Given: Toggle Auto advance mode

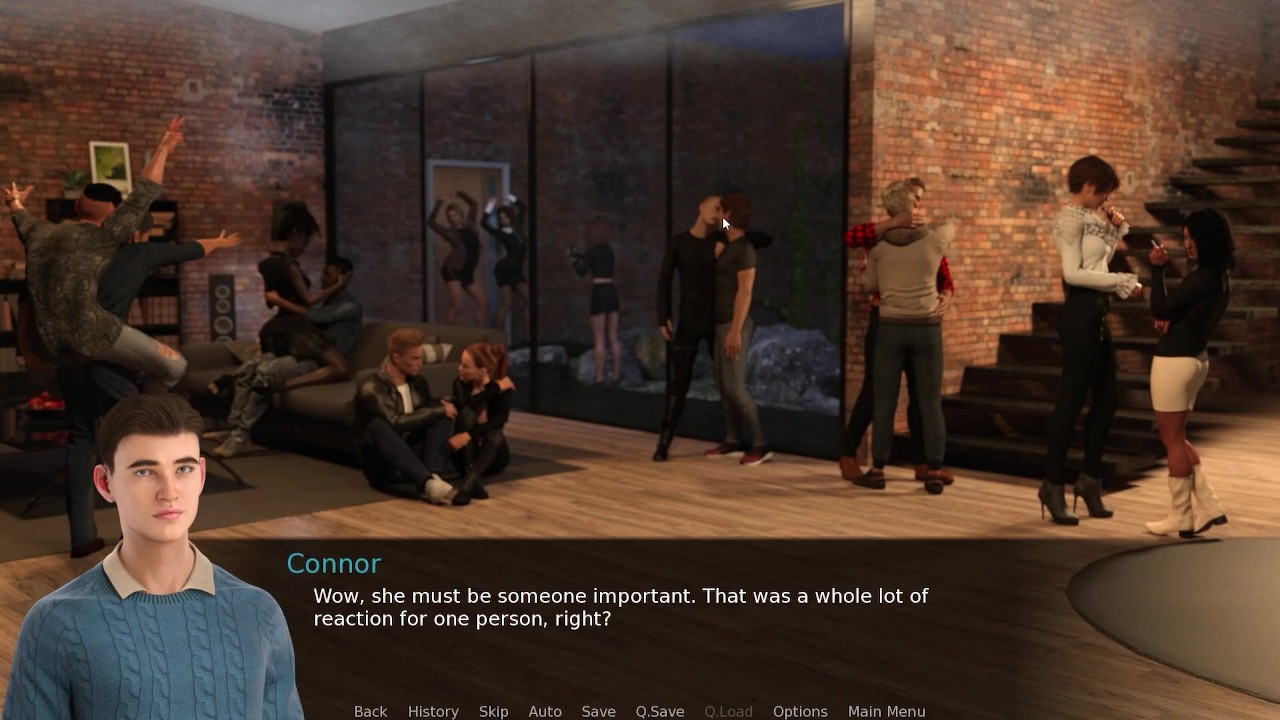Looking at the screenshot, I should (x=545, y=711).
